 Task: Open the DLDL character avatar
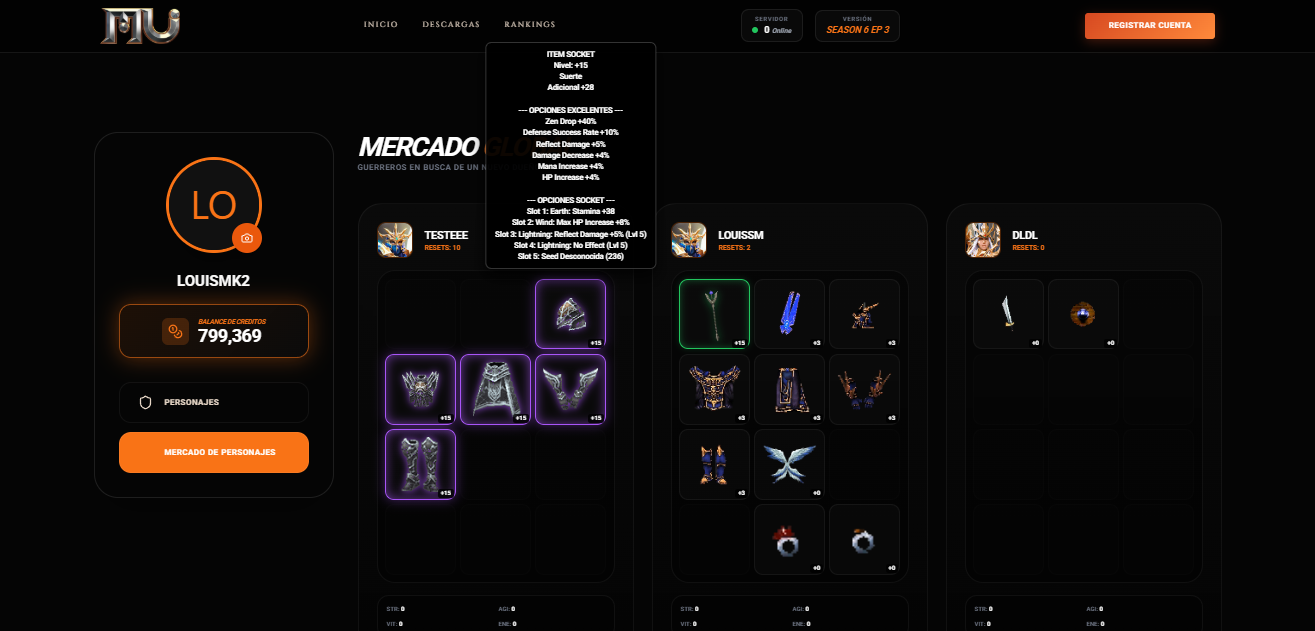[x=983, y=240]
